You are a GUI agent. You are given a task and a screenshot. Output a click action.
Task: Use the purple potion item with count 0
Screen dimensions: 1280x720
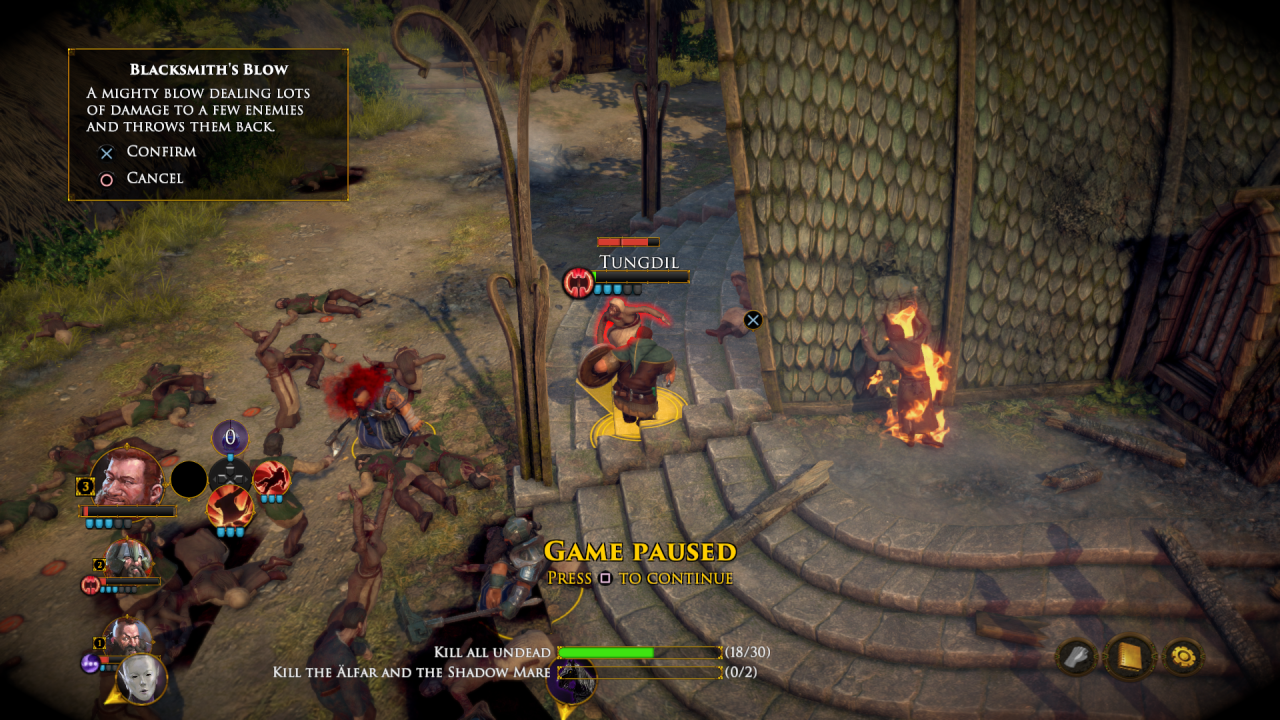coord(230,438)
